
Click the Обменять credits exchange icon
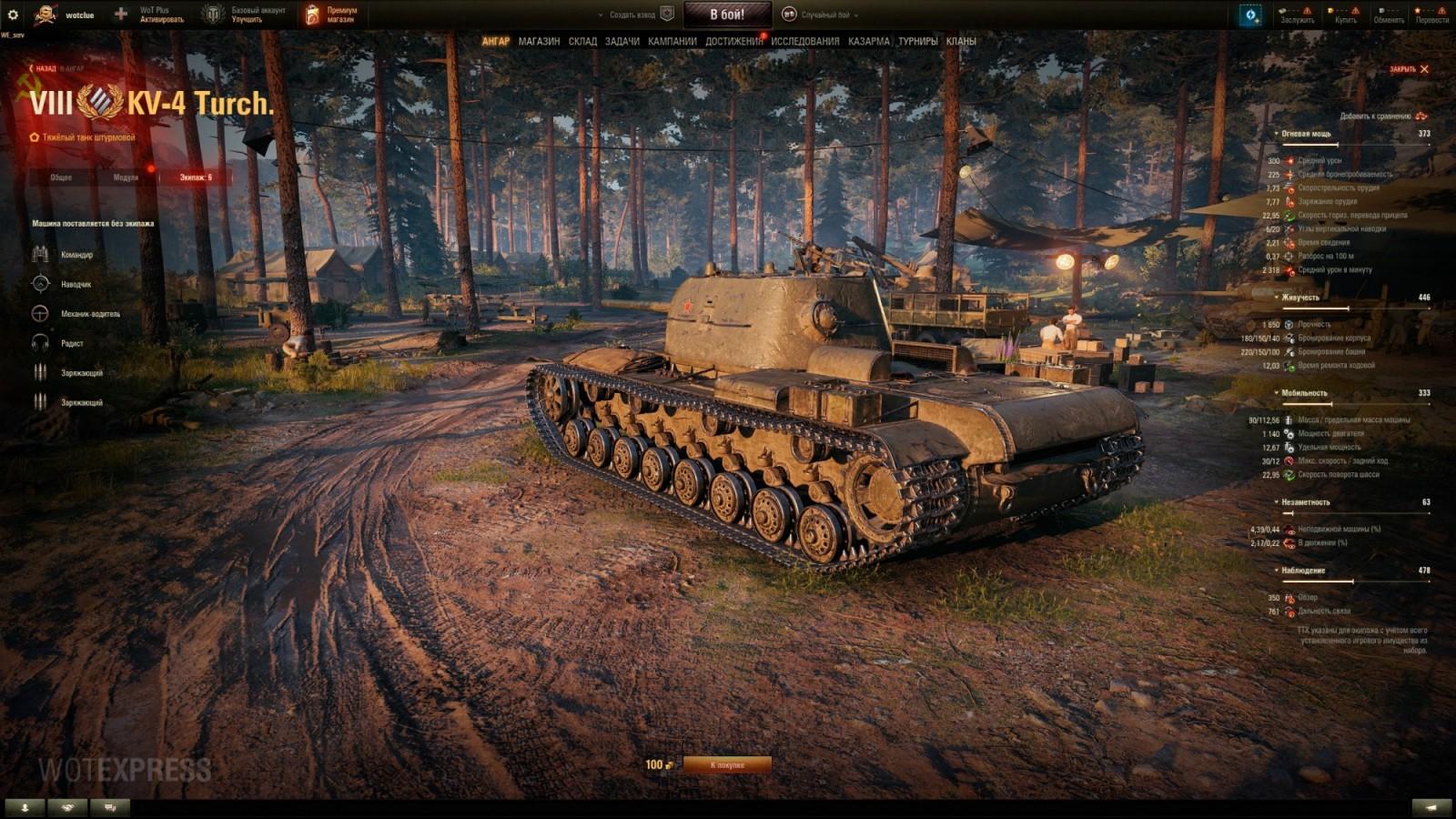(1381, 10)
